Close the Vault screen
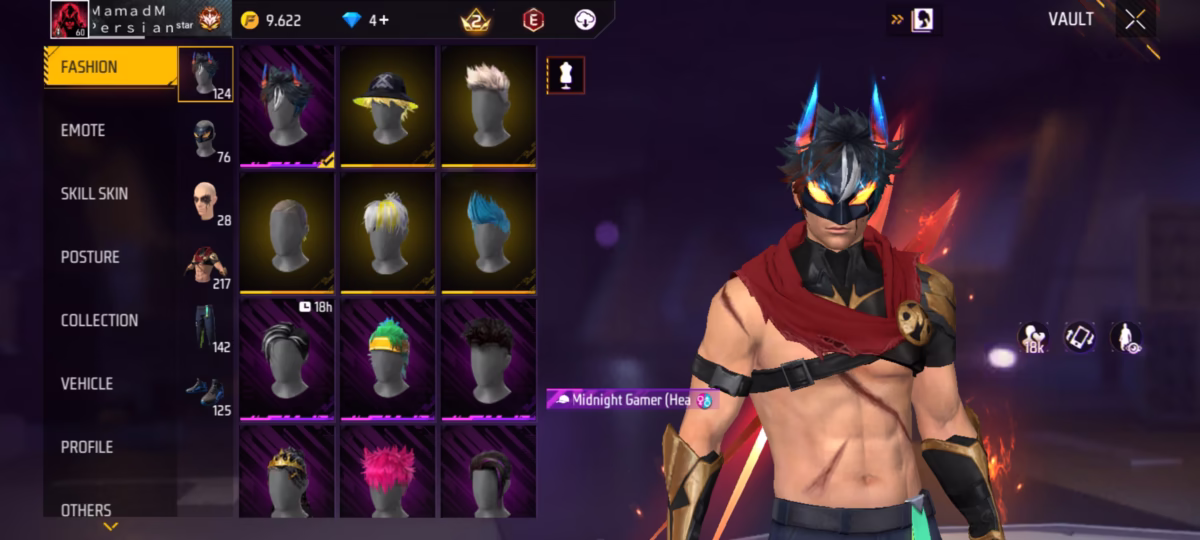 point(1135,20)
